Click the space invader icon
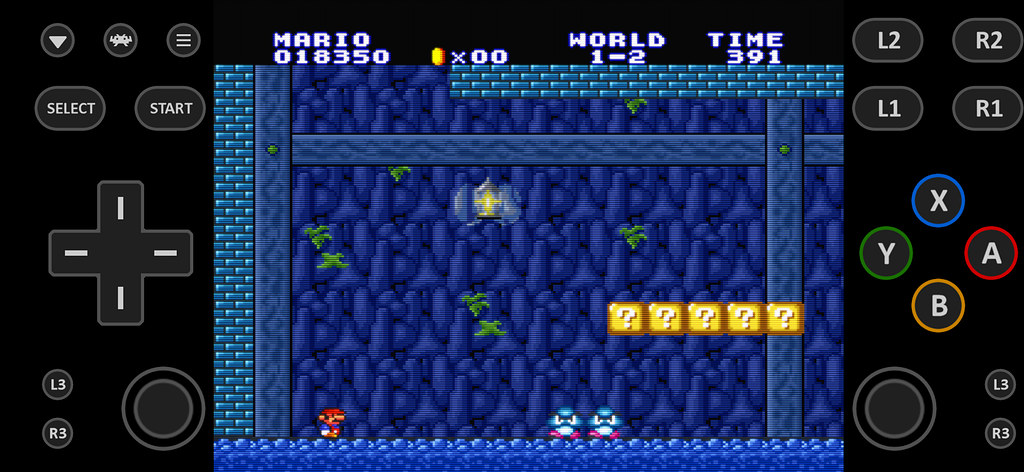The height and width of the screenshot is (472, 1024). click(x=121, y=40)
